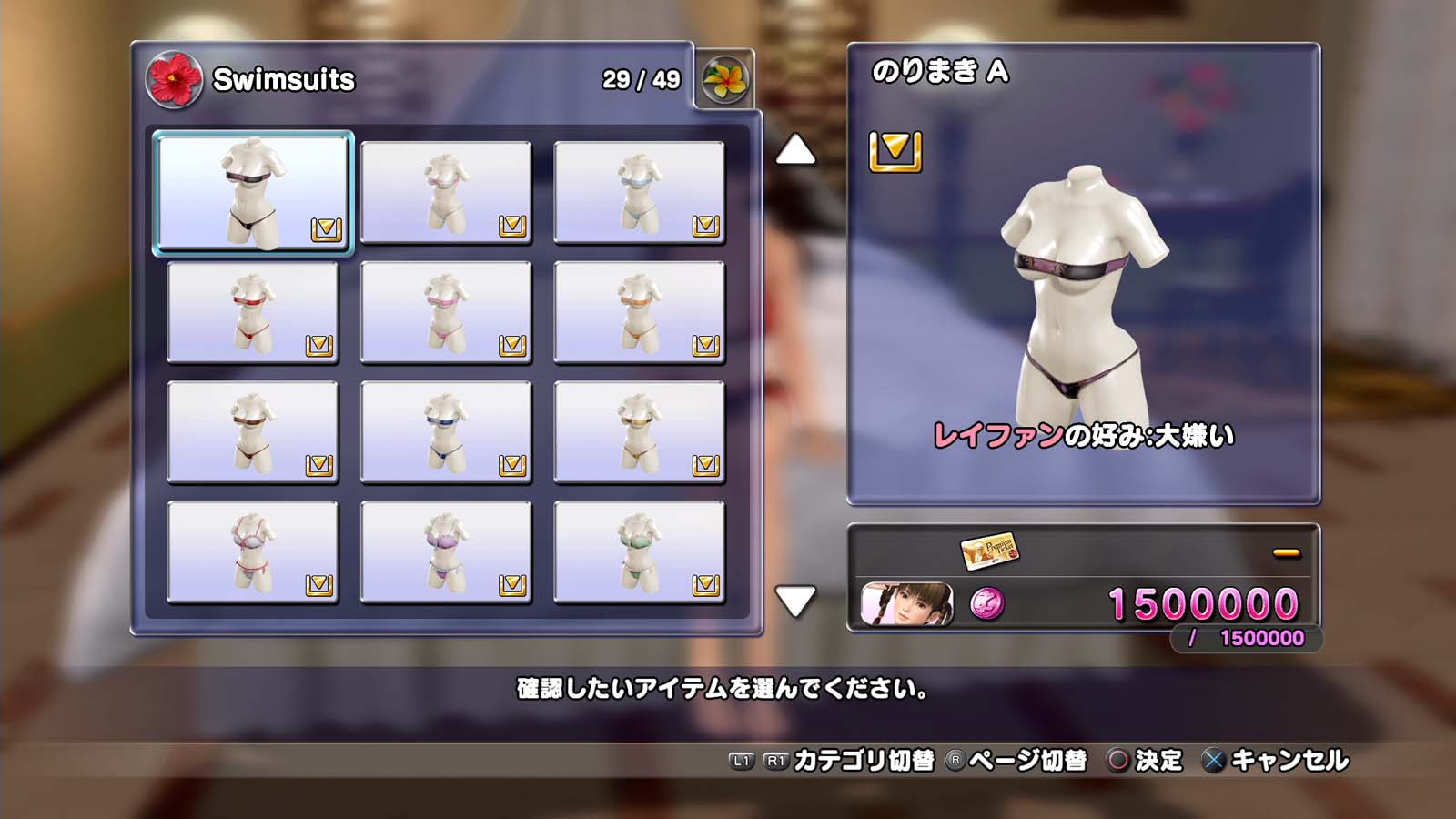
Task: Click the Leifang character portrait
Action: tap(907, 603)
